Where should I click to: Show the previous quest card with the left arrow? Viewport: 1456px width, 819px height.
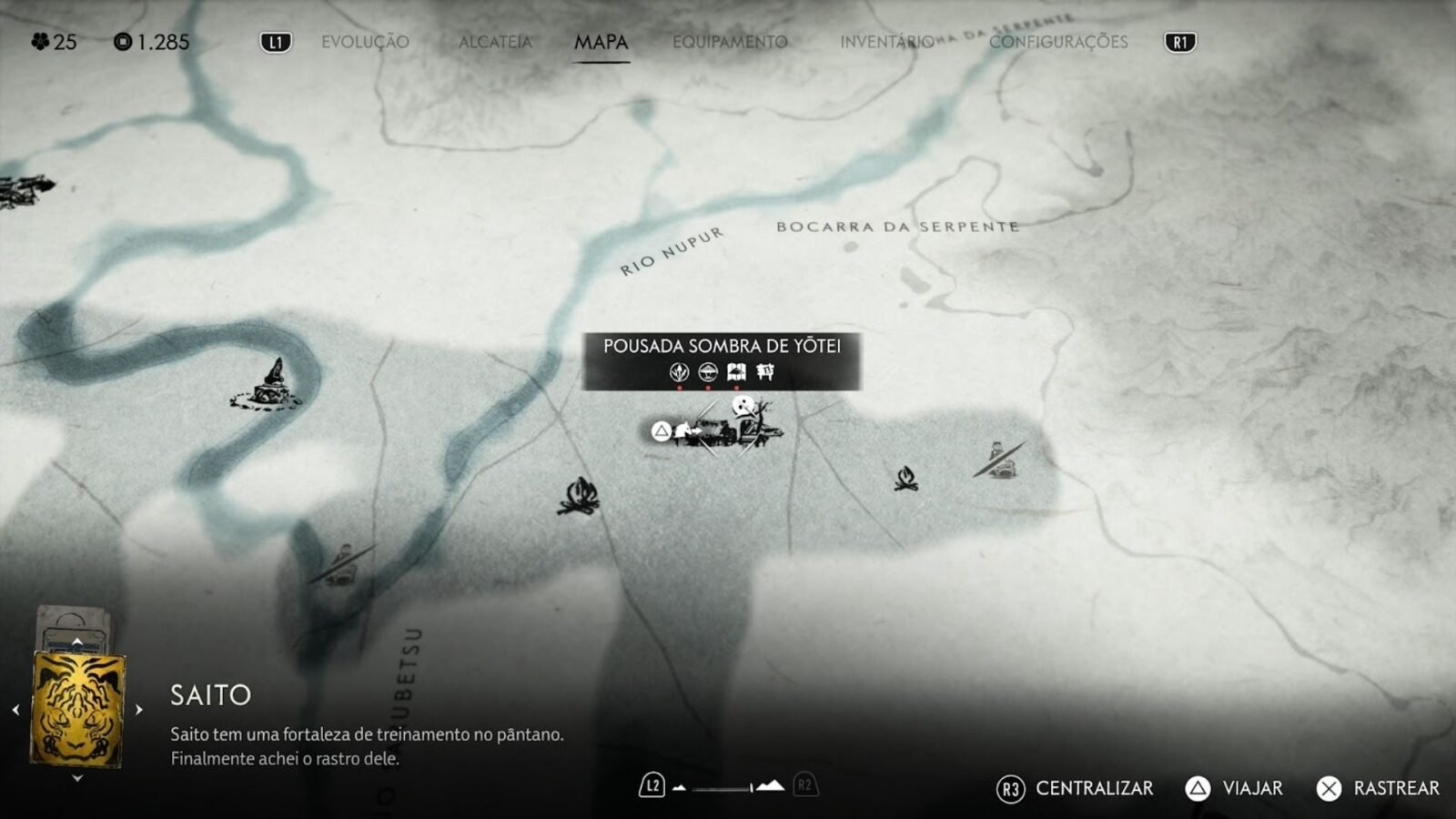[x=15, y=710]
